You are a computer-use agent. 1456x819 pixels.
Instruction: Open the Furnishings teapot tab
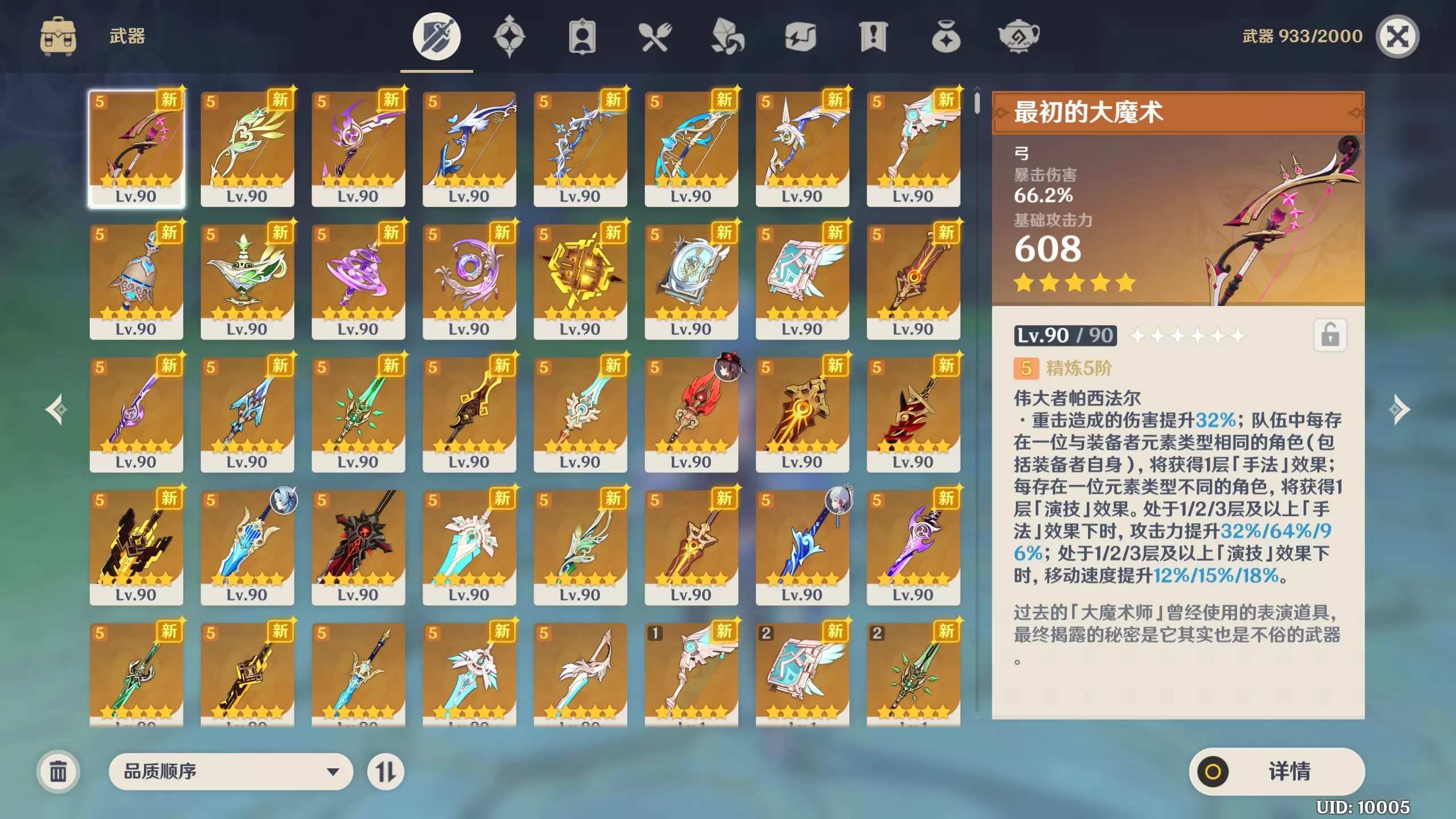1019,37
